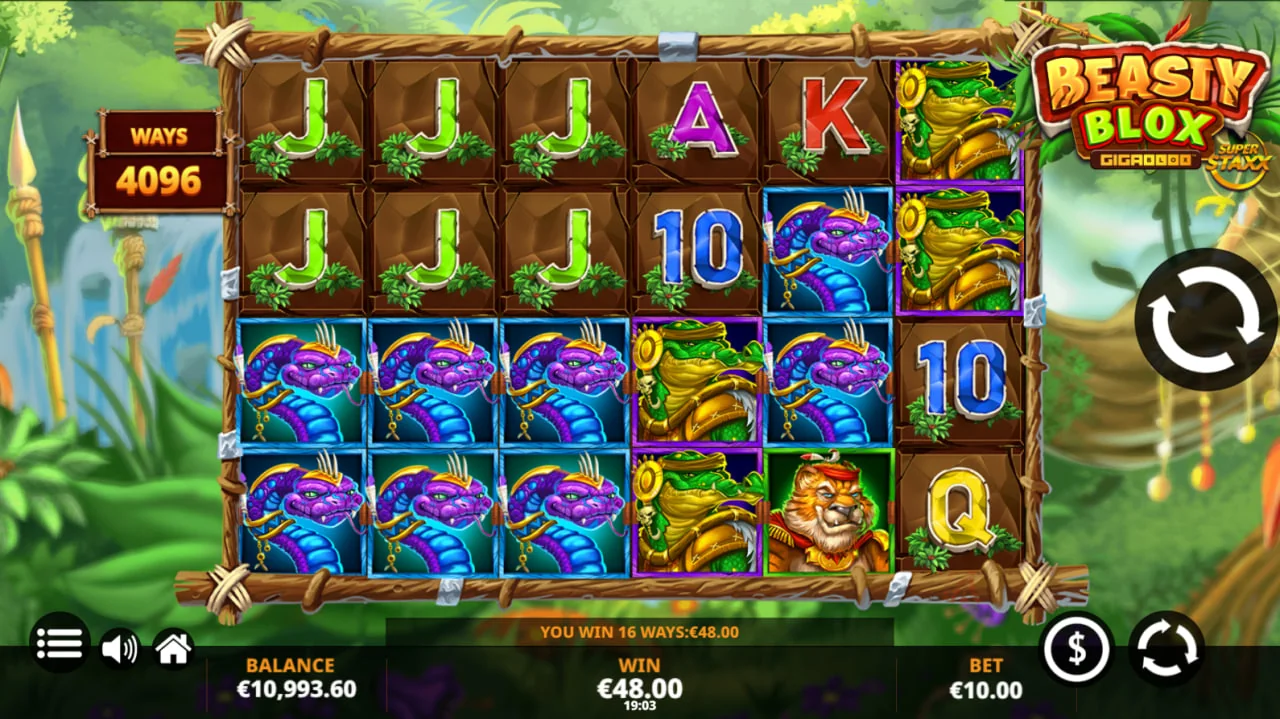Image resolution: width=1280 pixels, height=719 pixels.
Task: Open the bet settings dollar button
Action: [x=1077, y=649]
